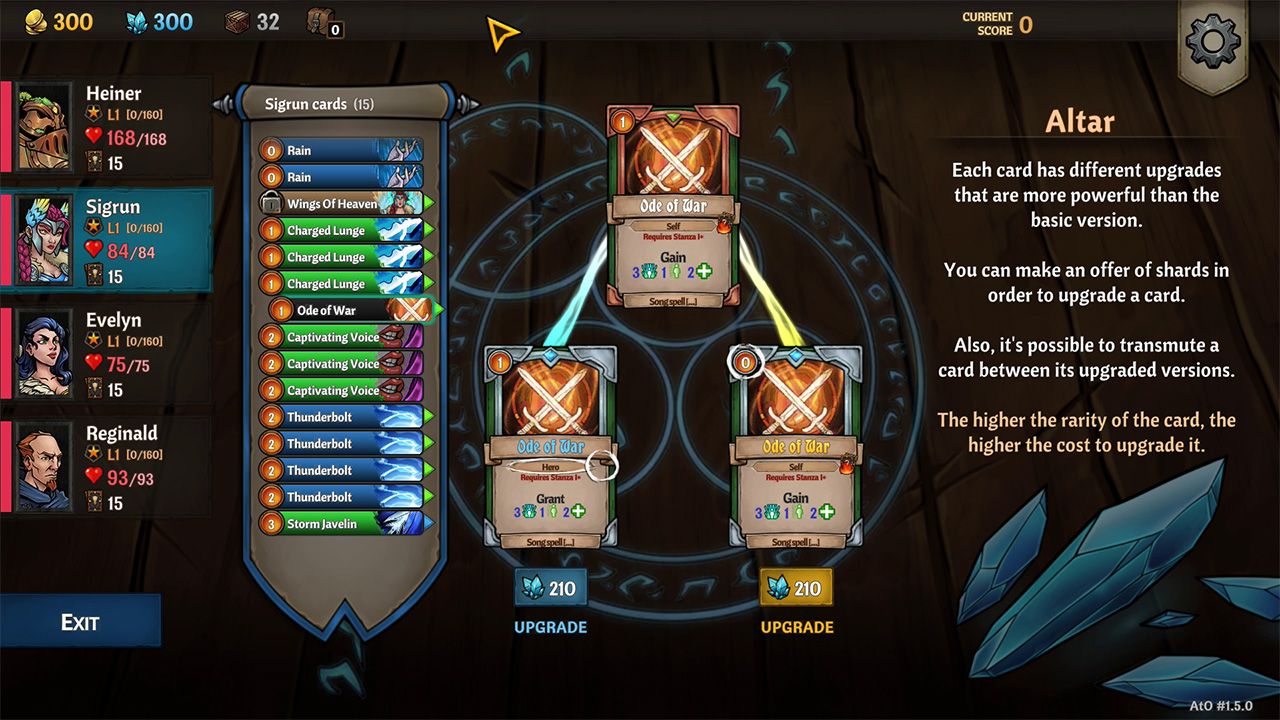
Task: Select Reginald in the party sidebar
Action: click(x=110, y=465)
